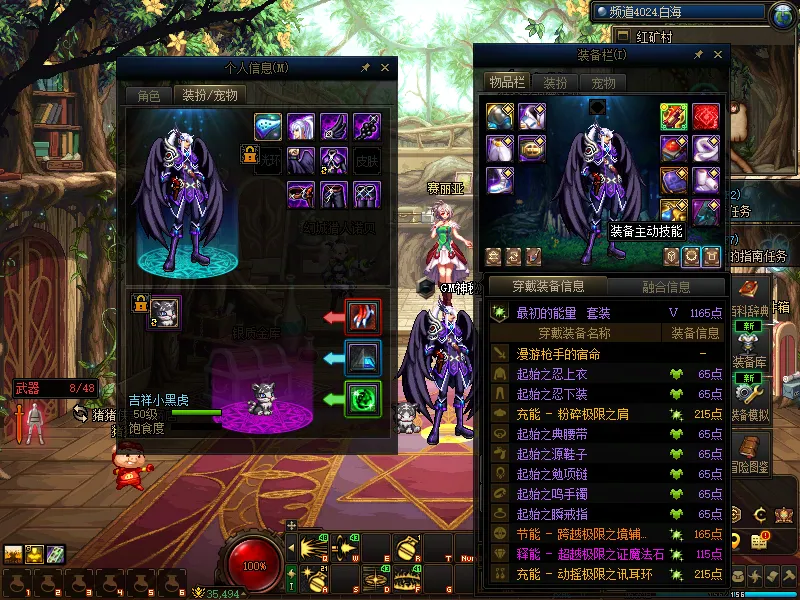Select the red gem equipment slot
This screenshot has width=800, height=600.
click(x=706, y=117)
